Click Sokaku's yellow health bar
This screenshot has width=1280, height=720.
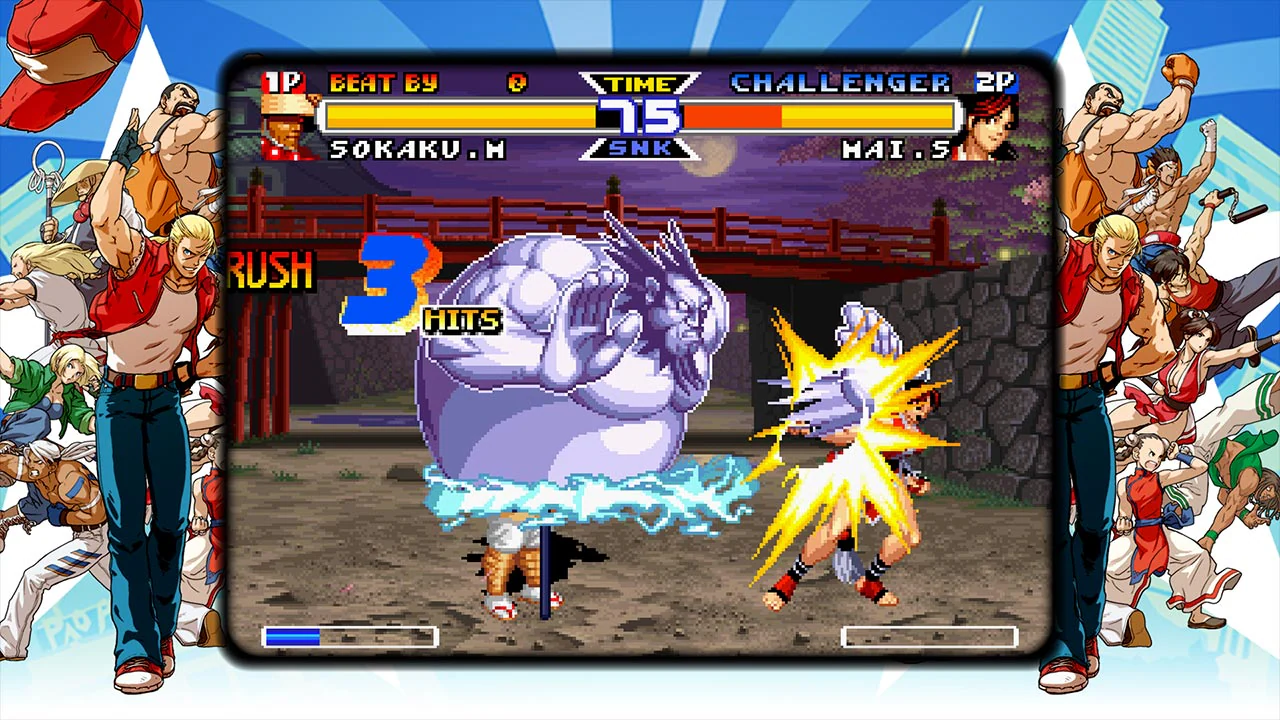[x=450, y=114]
